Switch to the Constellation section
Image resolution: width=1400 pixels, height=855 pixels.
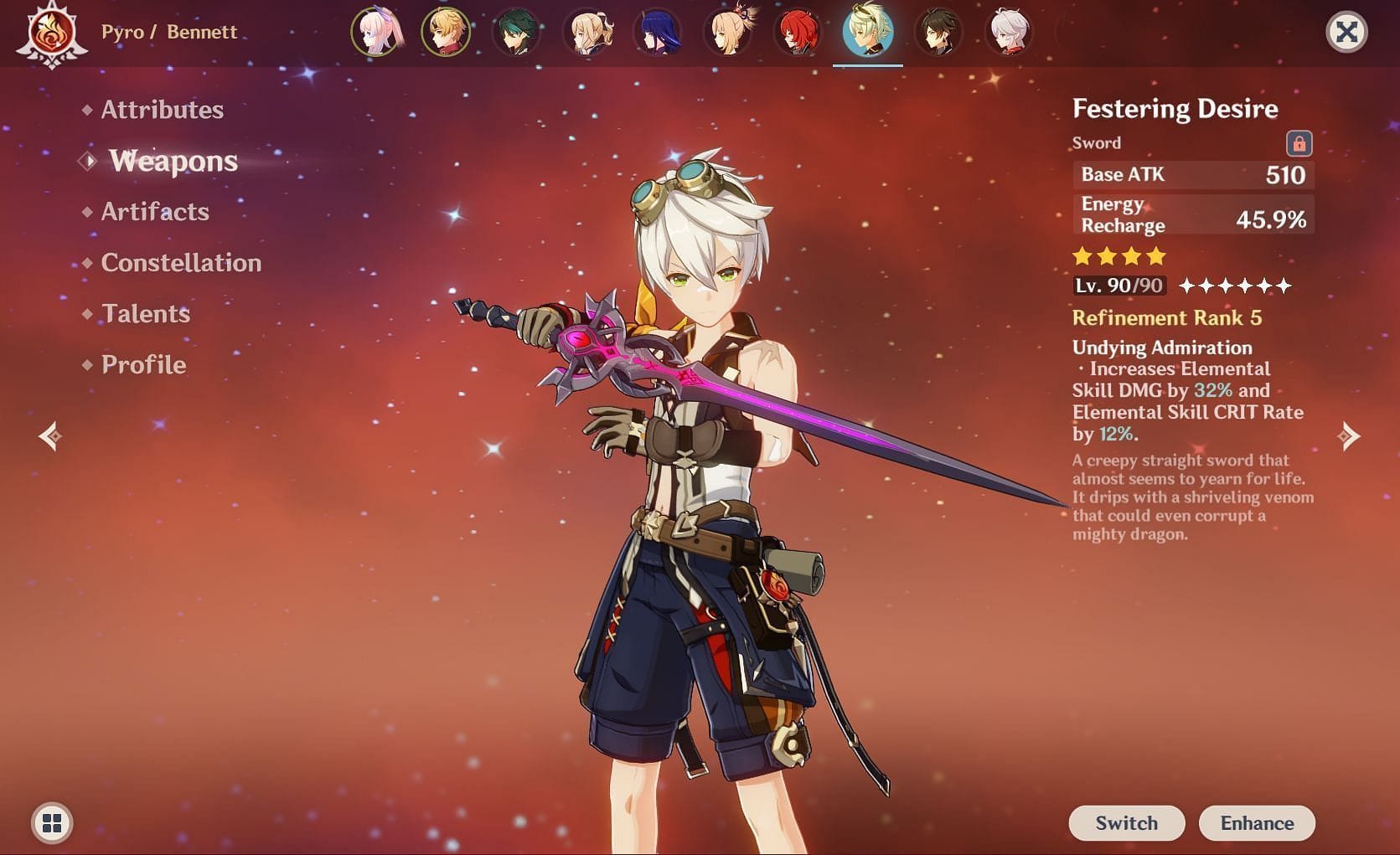[181, 263]
